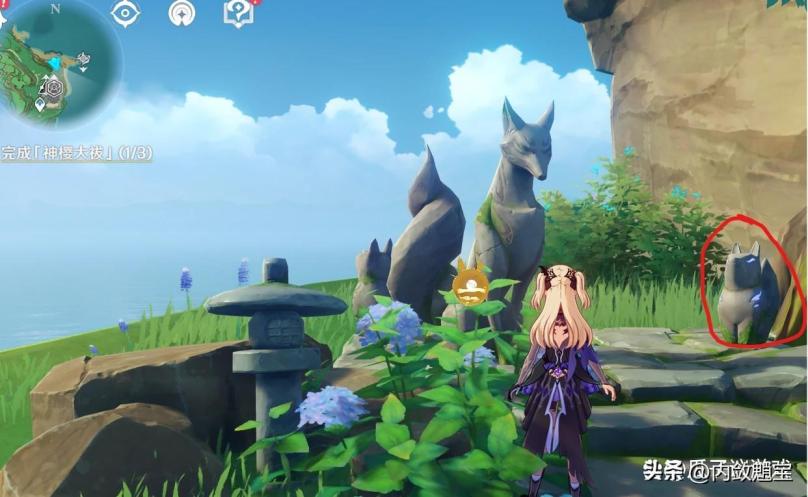Viewport: 808px width, 497px height.
Task: Activate the eye-shaped elemental sight icon
Action: (x=125, y=13)
